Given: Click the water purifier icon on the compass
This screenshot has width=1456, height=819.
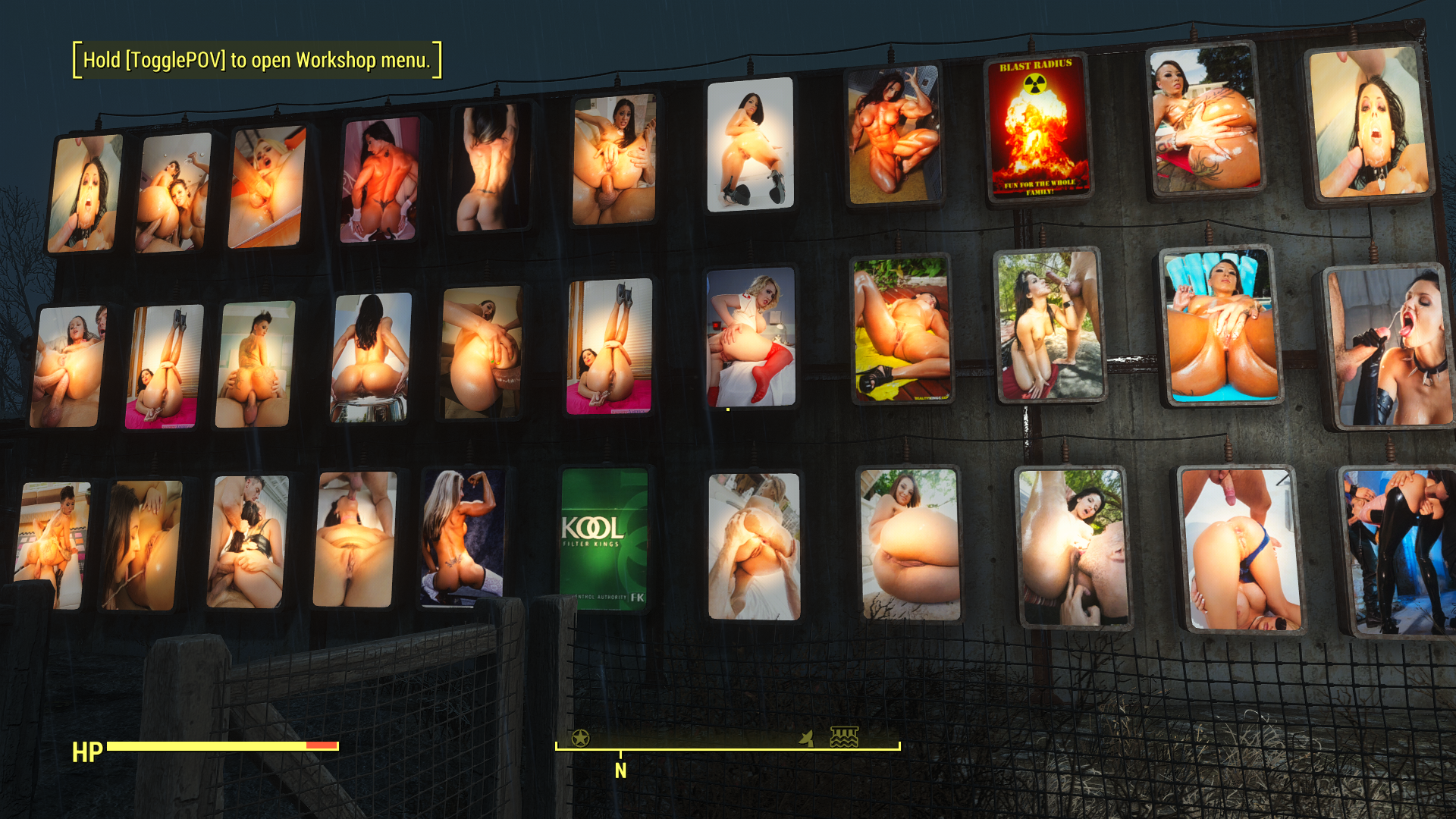Looking at the screenshot, I should click(844, 736).
